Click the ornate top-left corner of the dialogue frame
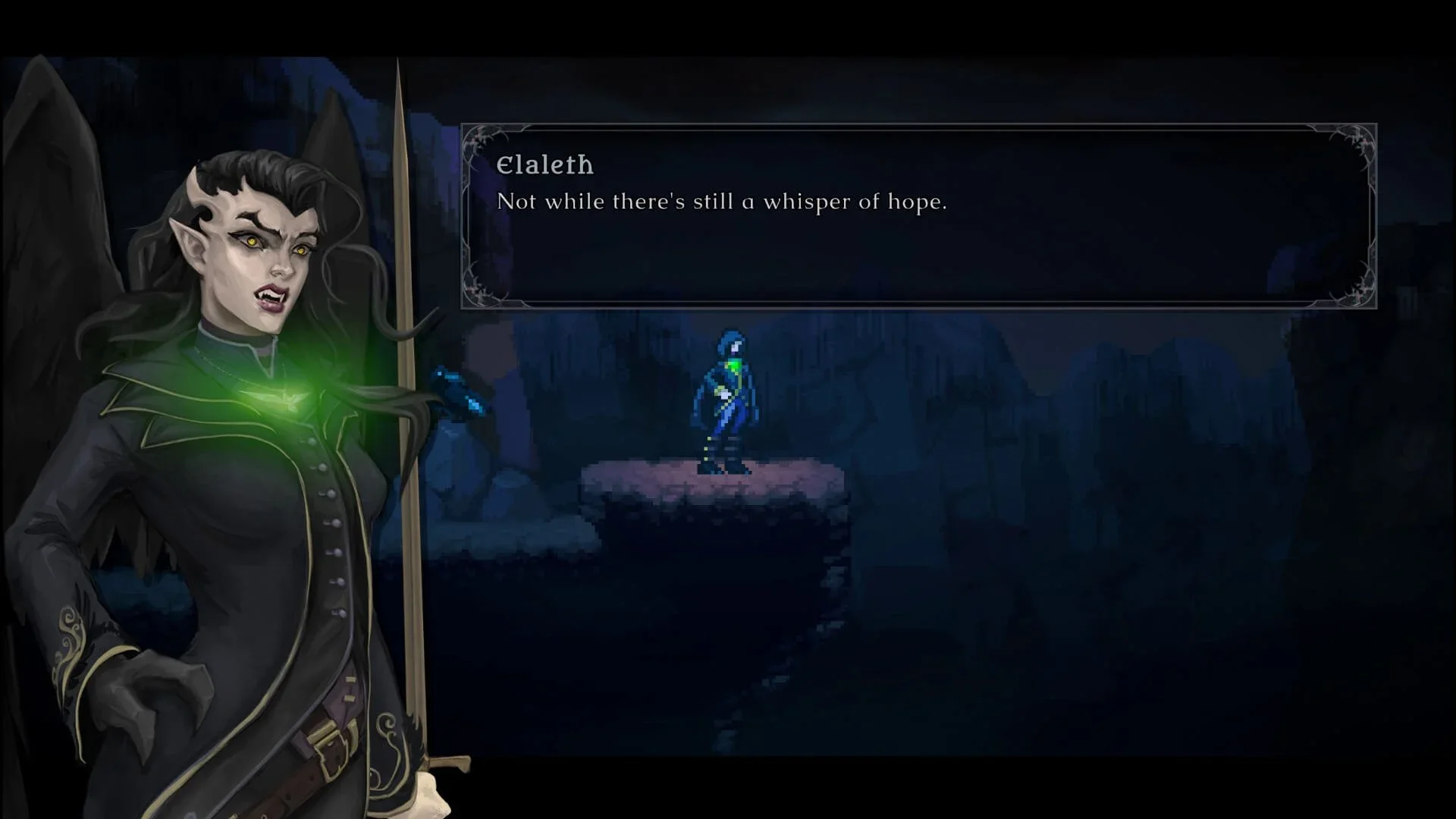Screen dimensions: 1456x819 (x=479, y=140)
